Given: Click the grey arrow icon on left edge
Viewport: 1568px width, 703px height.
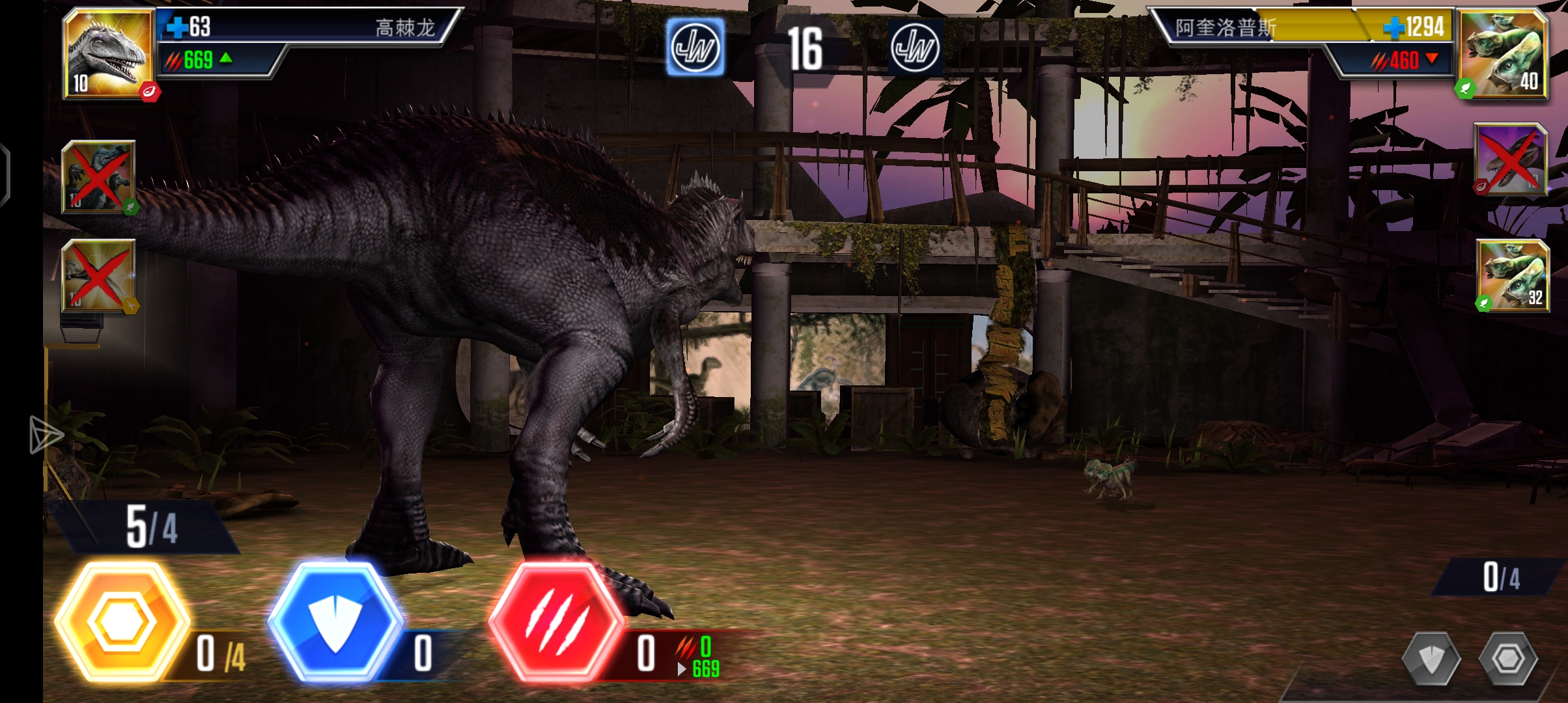Looking at the screenshot, I should [x=46, y=435].
